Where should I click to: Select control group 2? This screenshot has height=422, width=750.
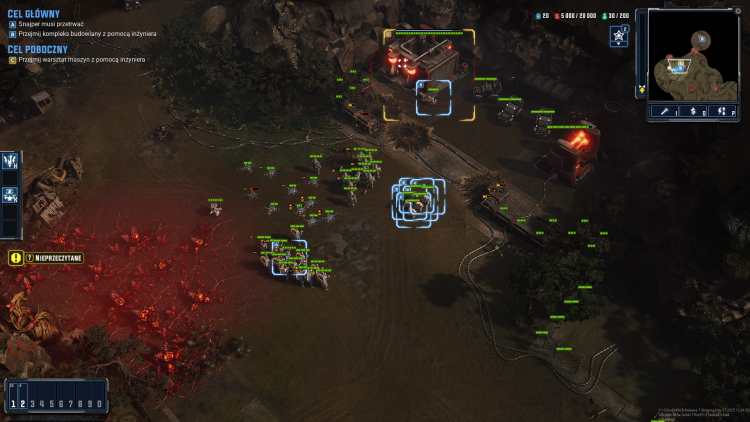(22, 403)
